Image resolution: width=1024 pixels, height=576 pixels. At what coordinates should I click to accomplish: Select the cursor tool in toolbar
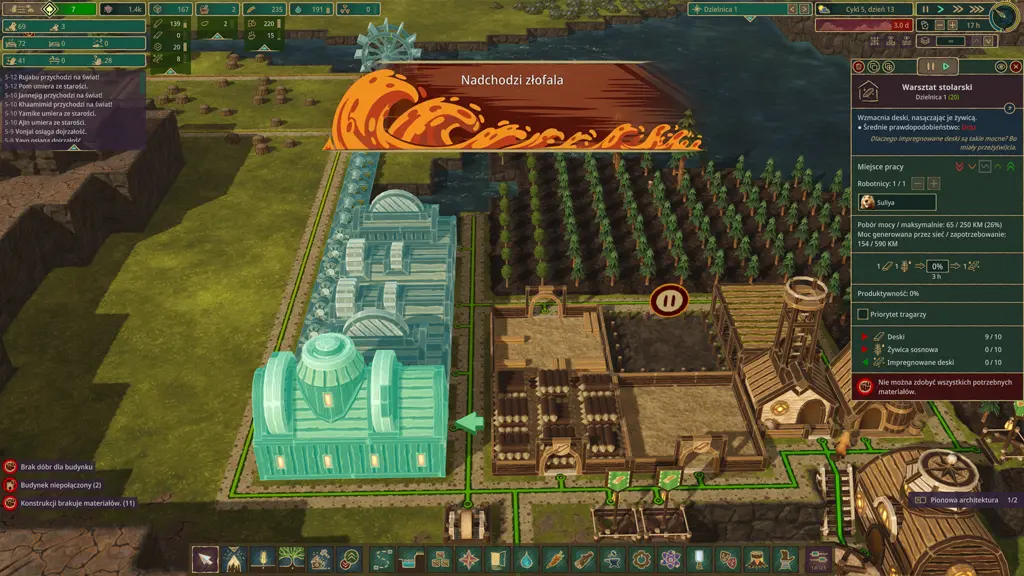204,559
